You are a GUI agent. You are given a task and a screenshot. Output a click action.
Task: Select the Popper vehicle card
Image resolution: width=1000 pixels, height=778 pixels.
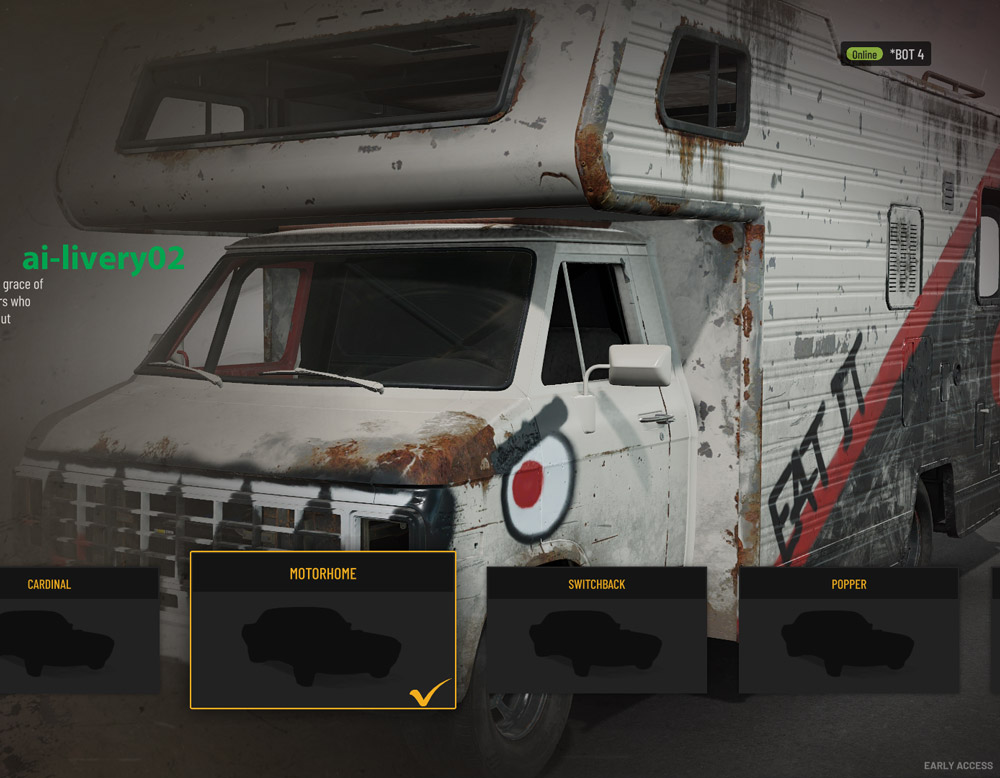[848, 630]
